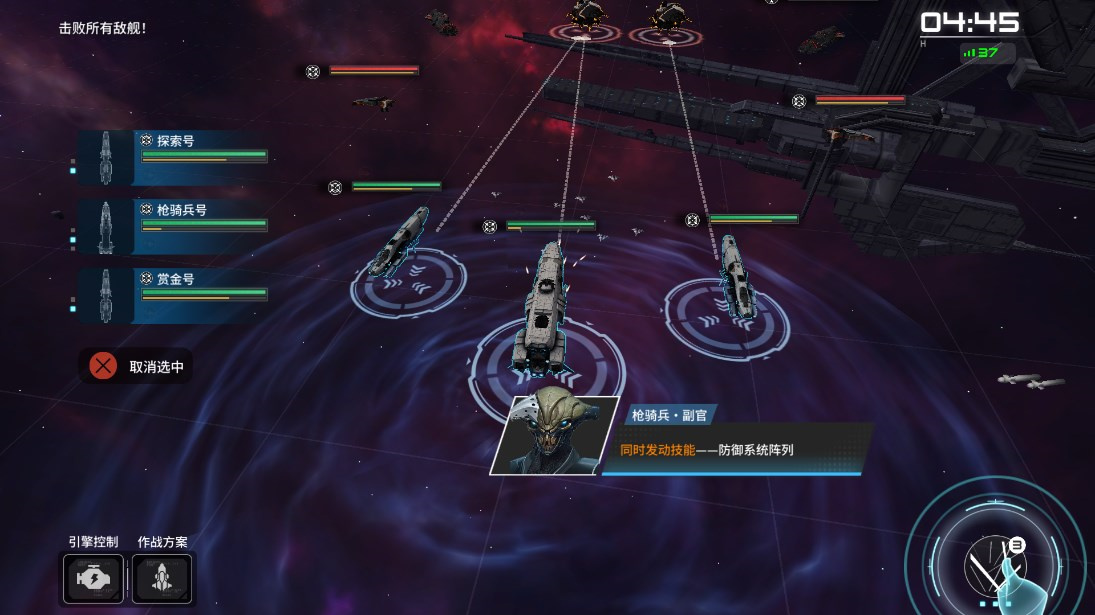The image size is (1095, 615).
Task: Select the 探索号 ship card
Action: (172, 157)
